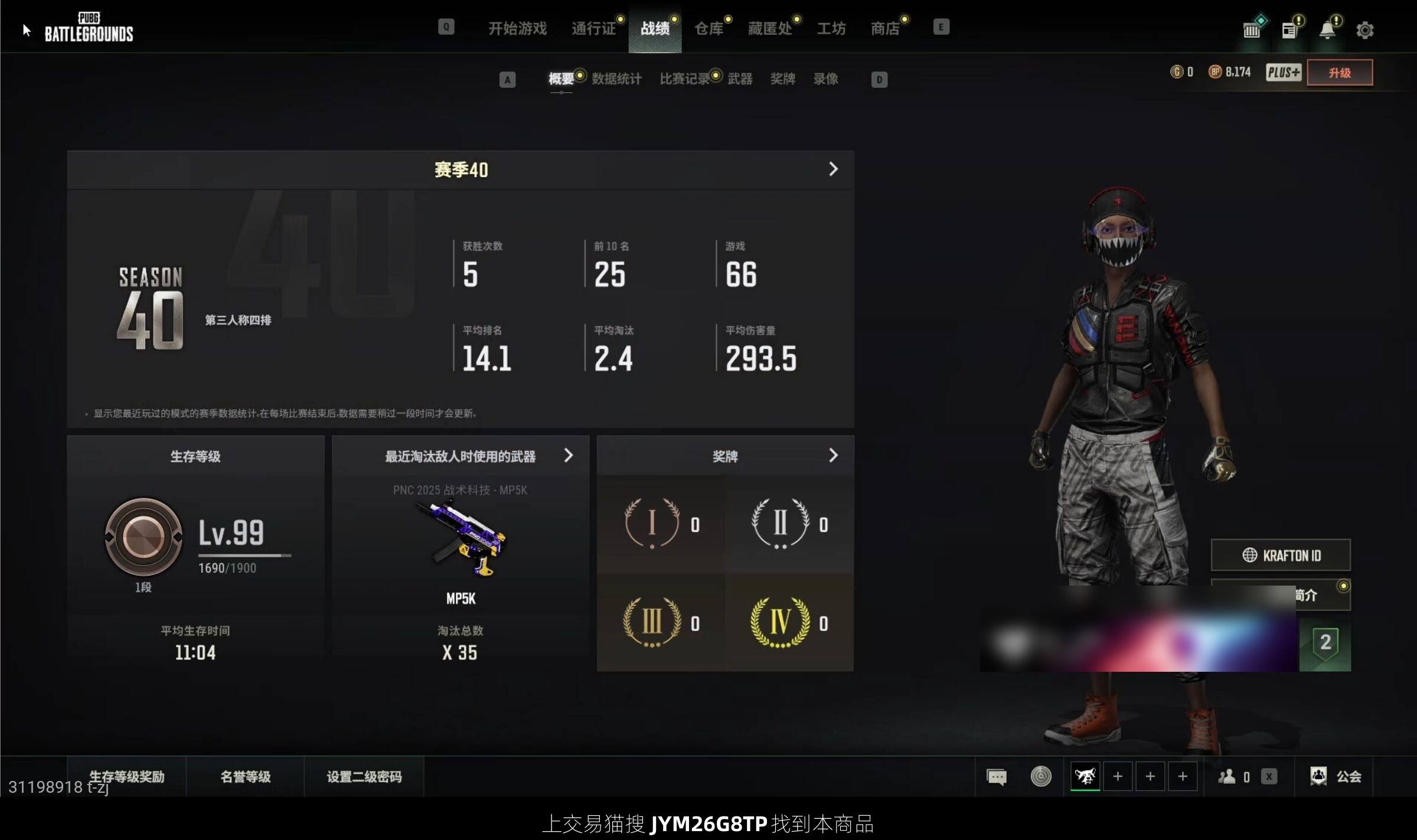
Task: Switch to the 通行证 tab
Action: click(593, 28)
